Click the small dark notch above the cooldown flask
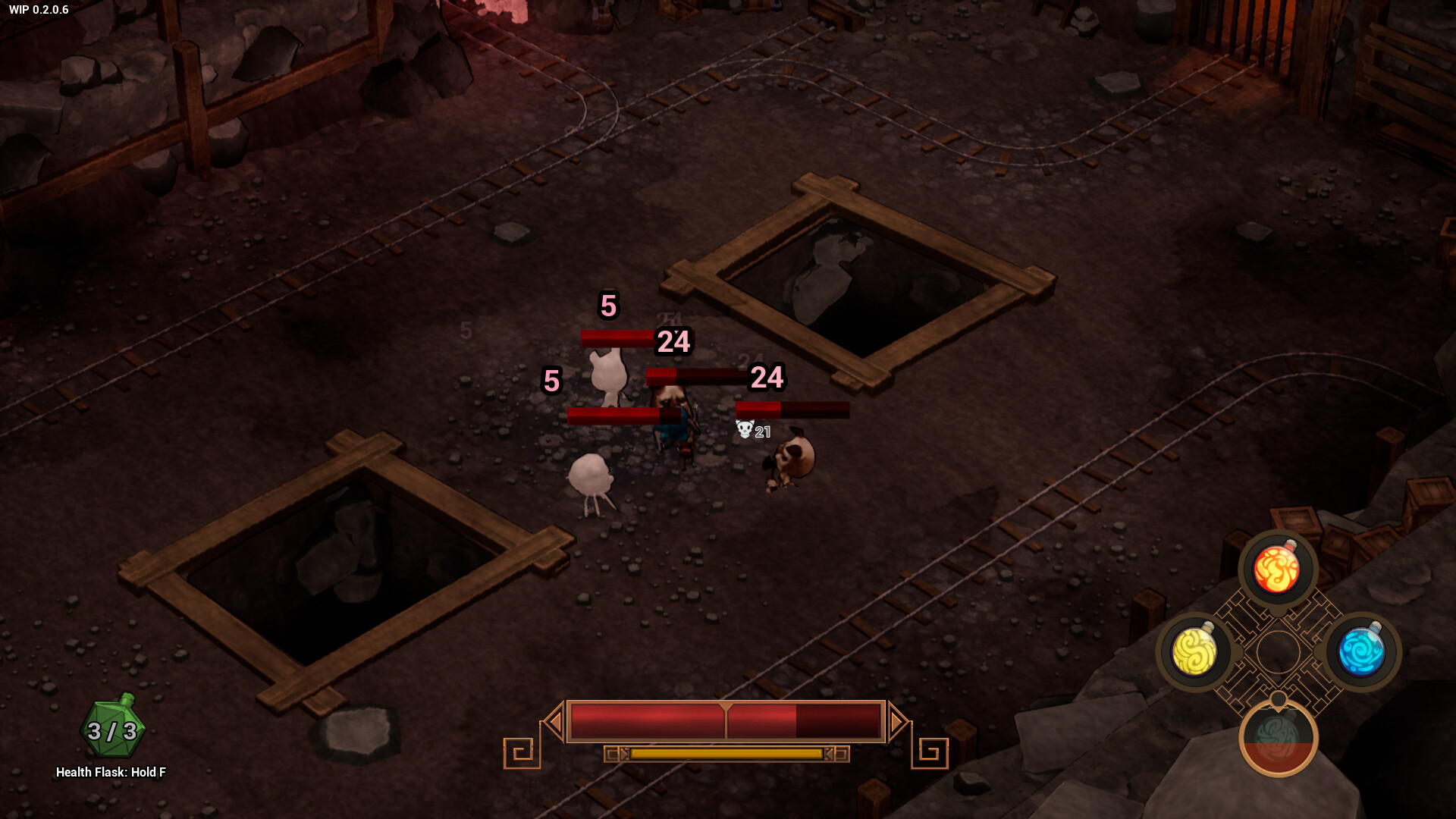The width and height of the screenshot is (1456, 819). (x=1279, y=698)
